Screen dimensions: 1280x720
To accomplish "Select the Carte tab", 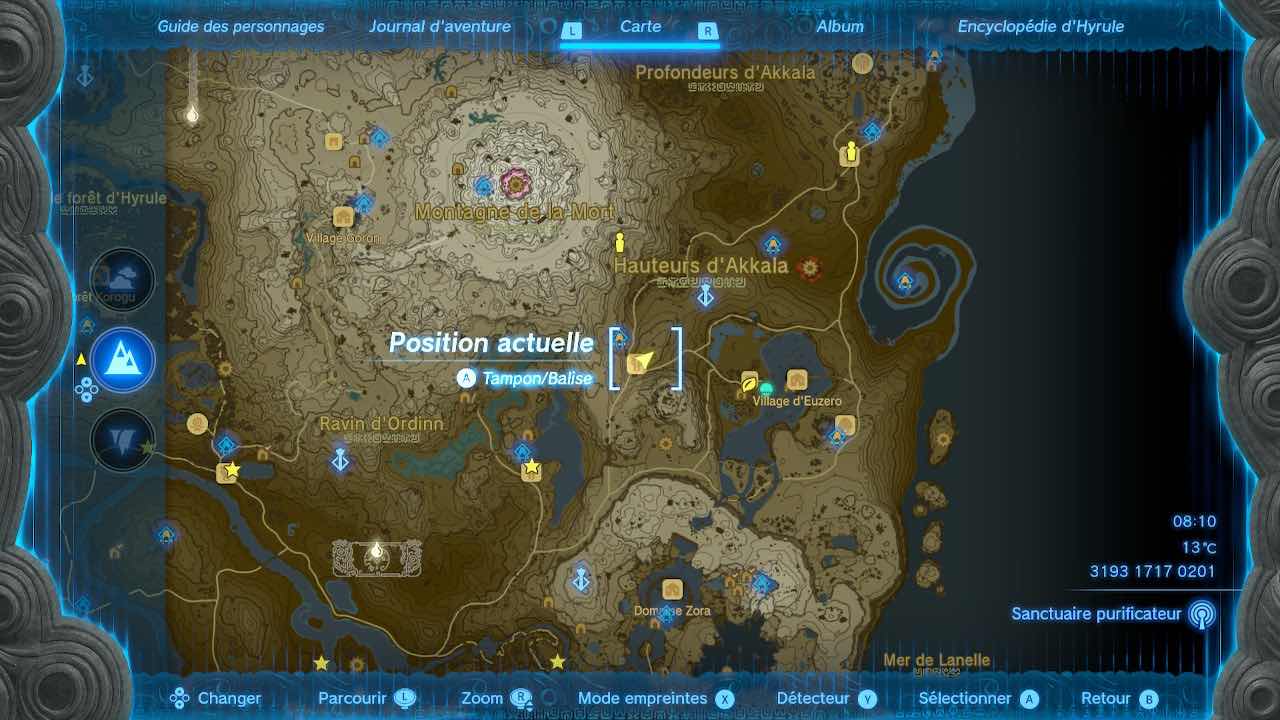I will click(640, 27).
